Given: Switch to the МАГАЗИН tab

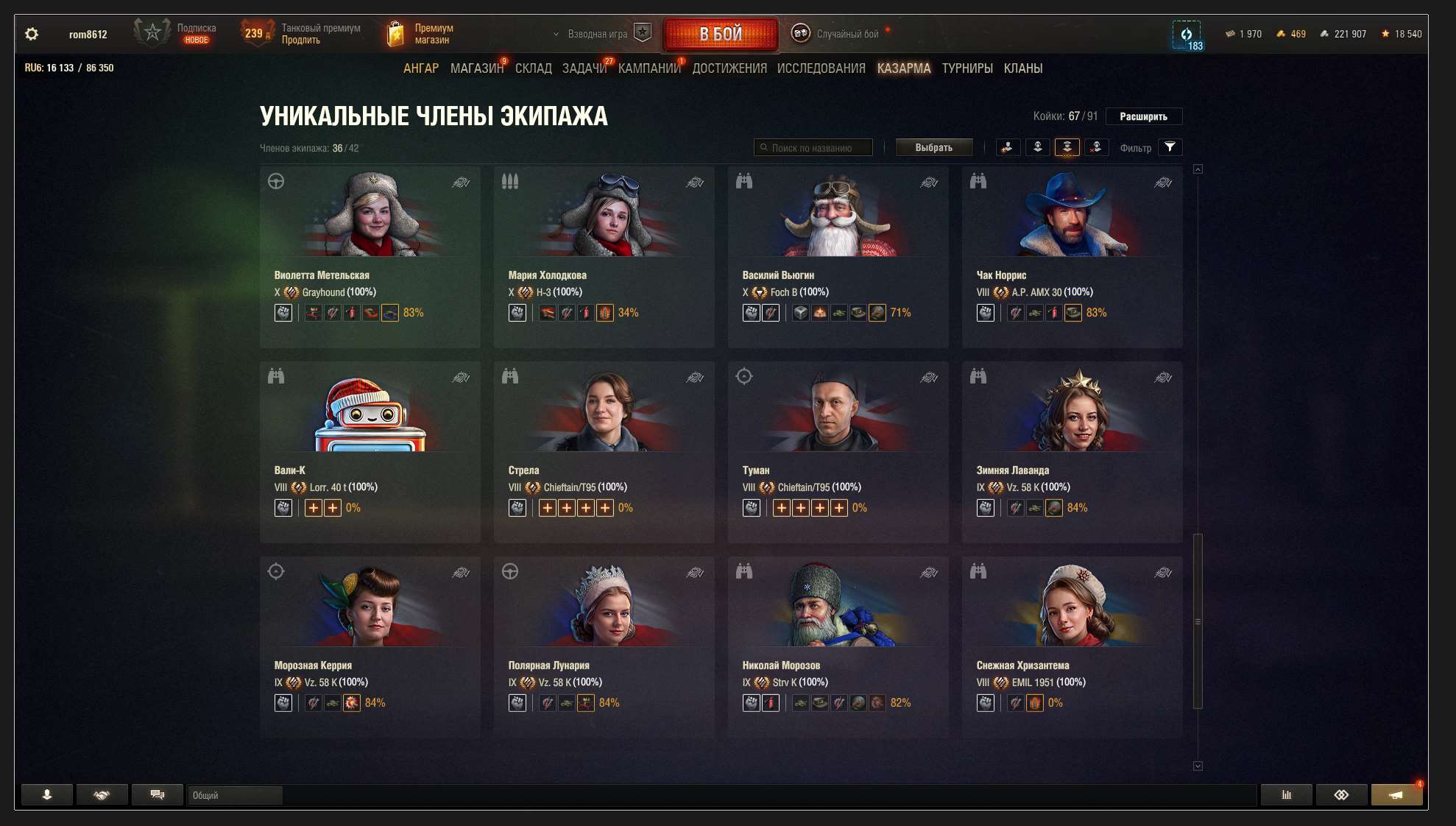Looking at the screenshot, I should click(x=476, y=68).
